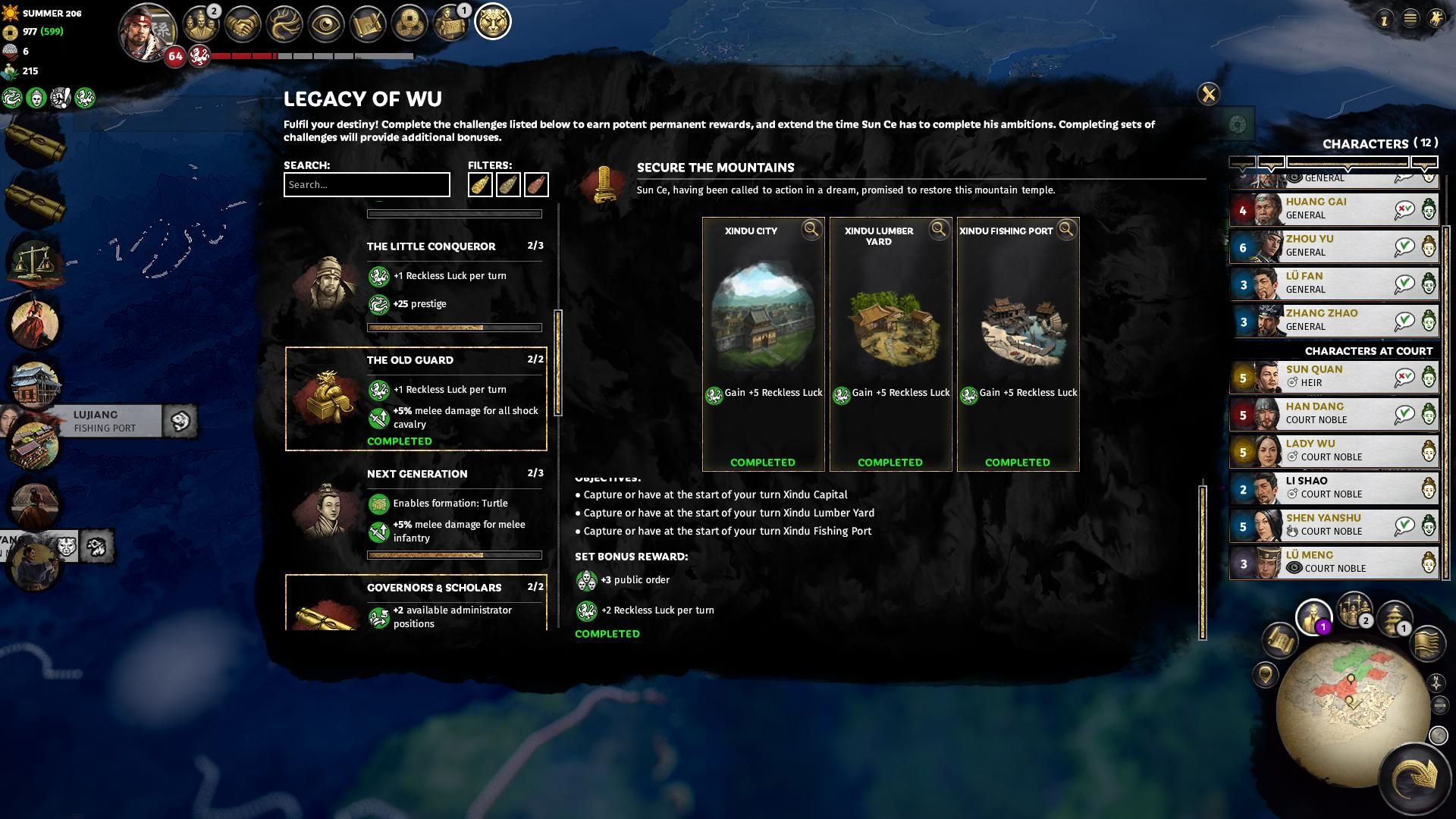Show Xindu Fishing Port on map
The height and width of the screenshot is (819, 1456).
[x=1066, y=230]
